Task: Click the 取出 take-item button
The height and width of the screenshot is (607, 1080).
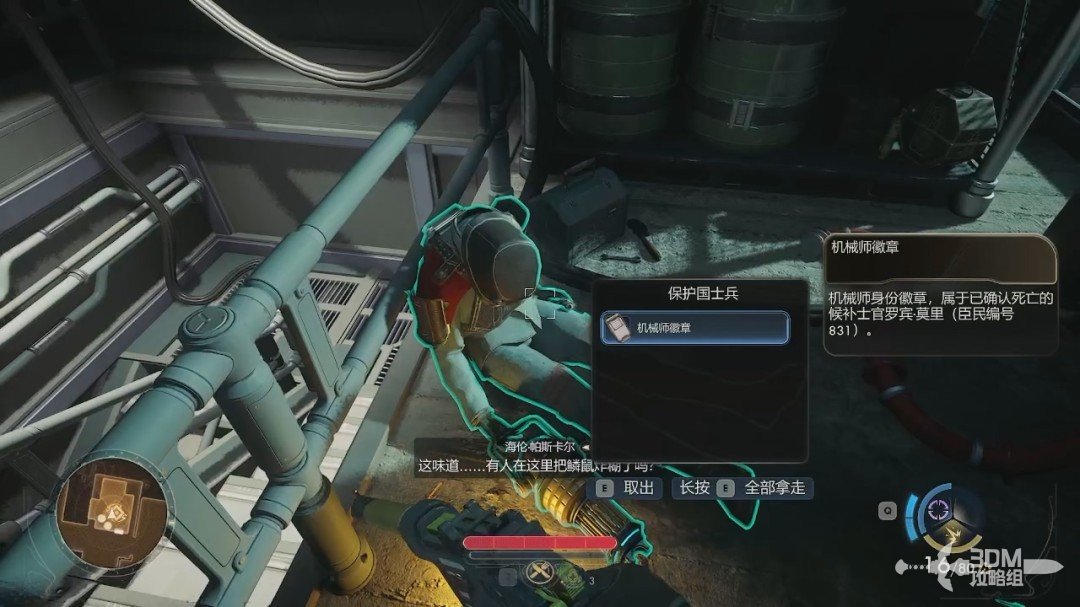Action: pyautogui.click(x=628, y=488)
